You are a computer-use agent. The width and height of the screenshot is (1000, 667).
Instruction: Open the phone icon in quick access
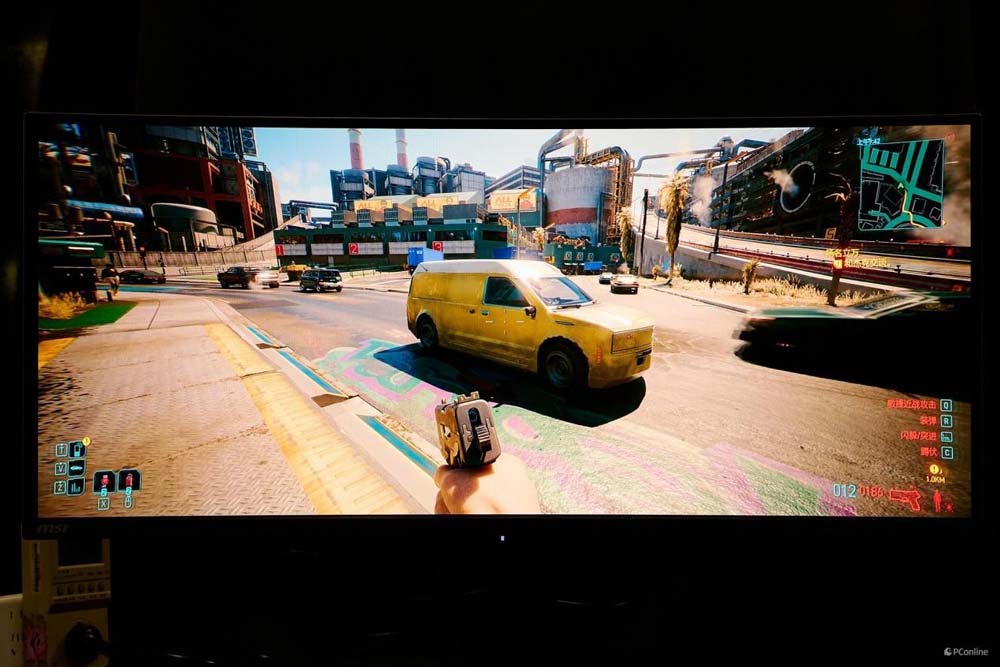(x=77, y=450)
